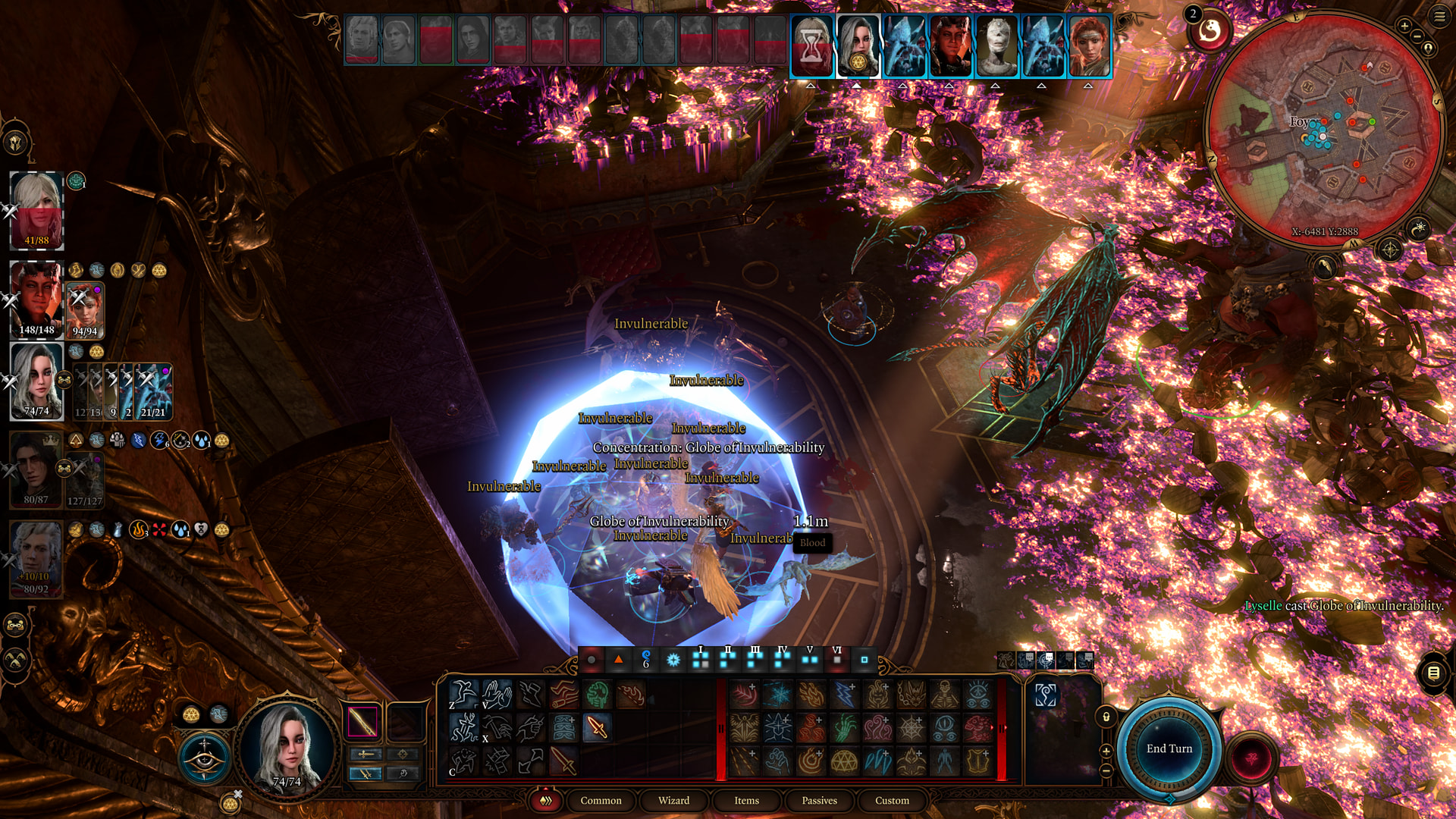Image resolution: width=1456 pixels, height=819 pixels.
Task: Switch to the Custom hotbar tab
Action: [x=892, y=800]
